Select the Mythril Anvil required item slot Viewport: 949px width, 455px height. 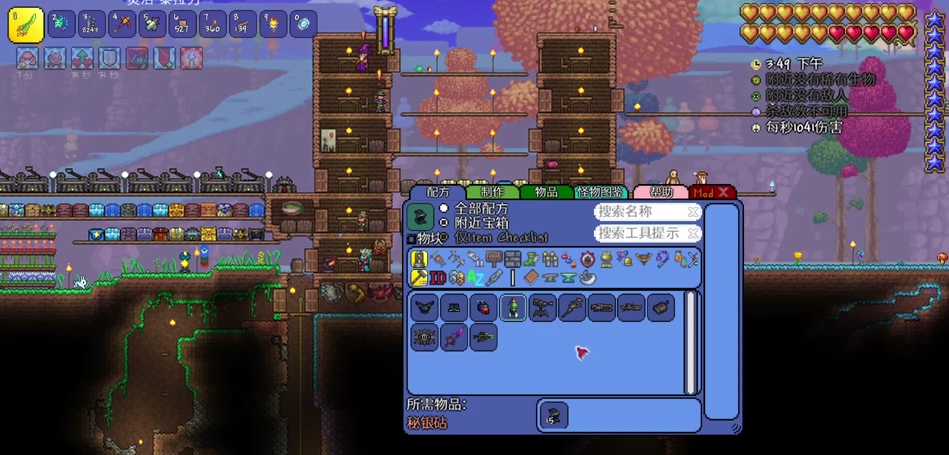(553, 415)
